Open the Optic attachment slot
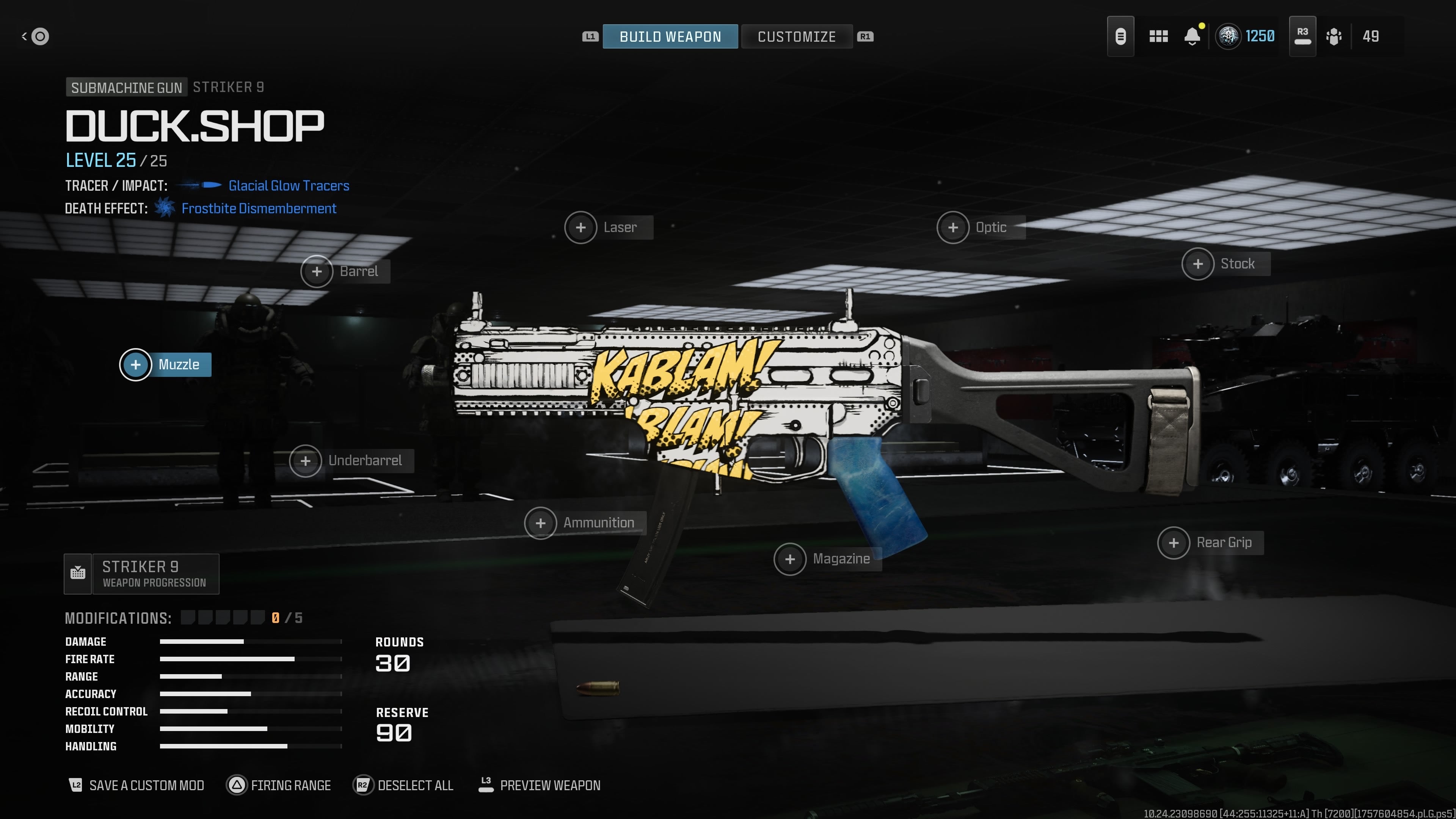This screenshot has height=819, width=1456. point(954,227)
